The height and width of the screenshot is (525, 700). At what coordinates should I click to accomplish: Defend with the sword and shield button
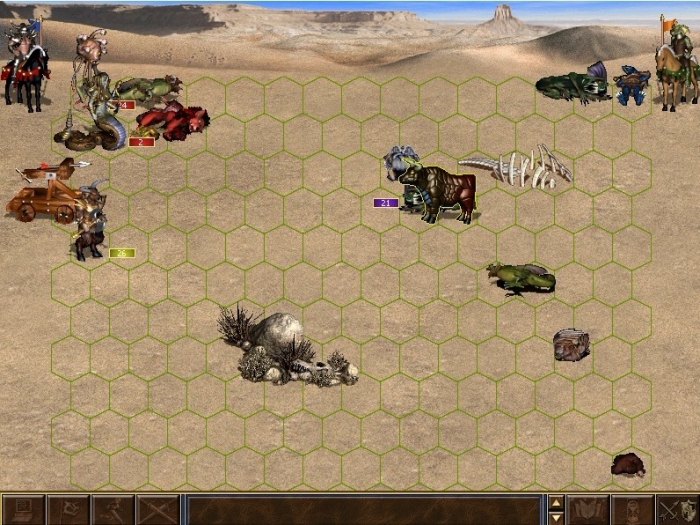tap(677, 510)
